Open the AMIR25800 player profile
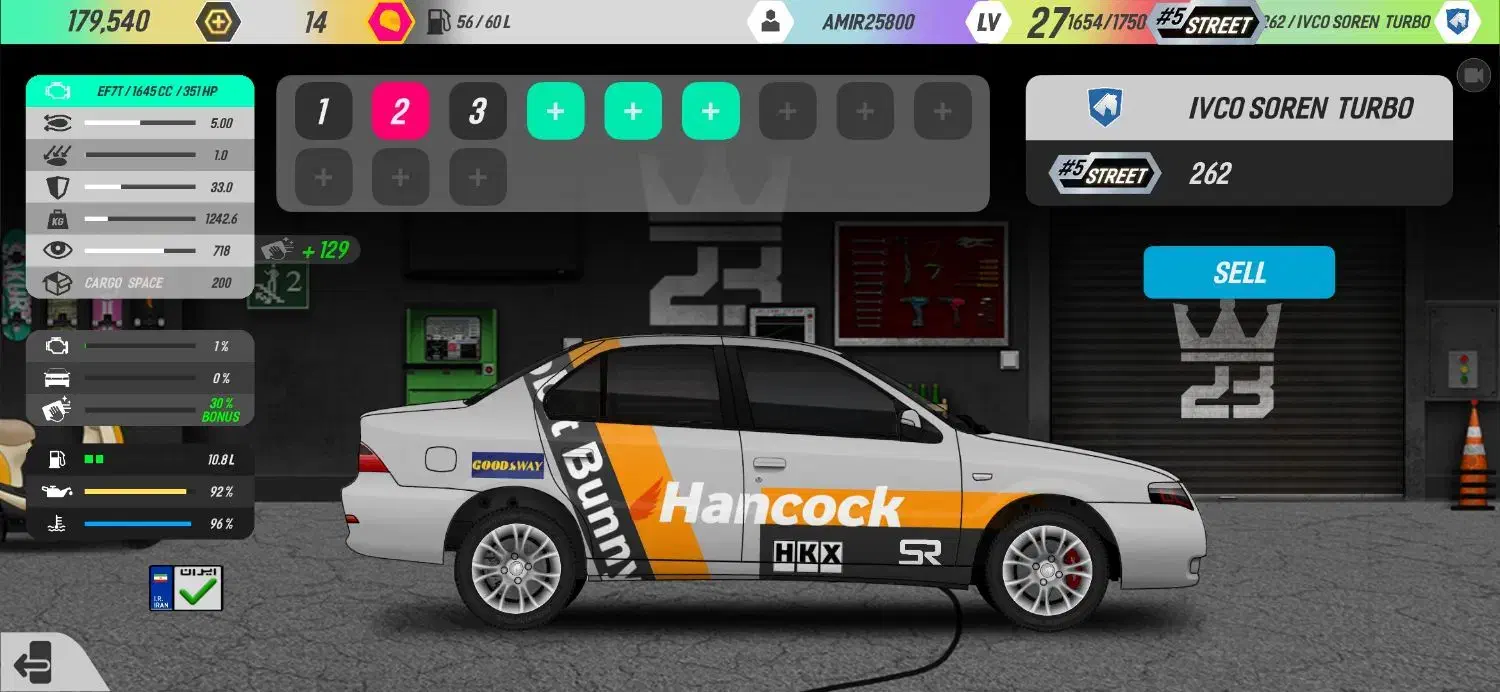This screenshot has height=692, width=1500. click(x=770, y=22)
